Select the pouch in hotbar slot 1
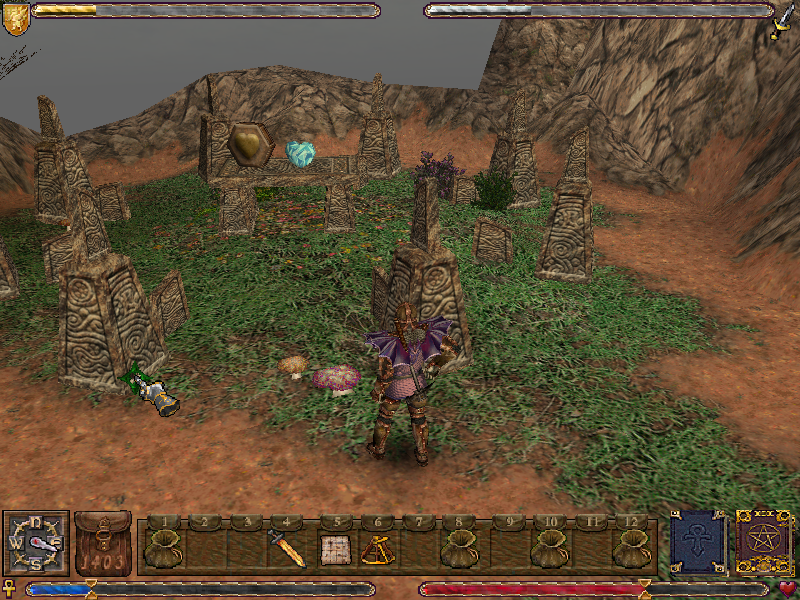The height and width of the screenshot is (600, 800). (162, 548)
